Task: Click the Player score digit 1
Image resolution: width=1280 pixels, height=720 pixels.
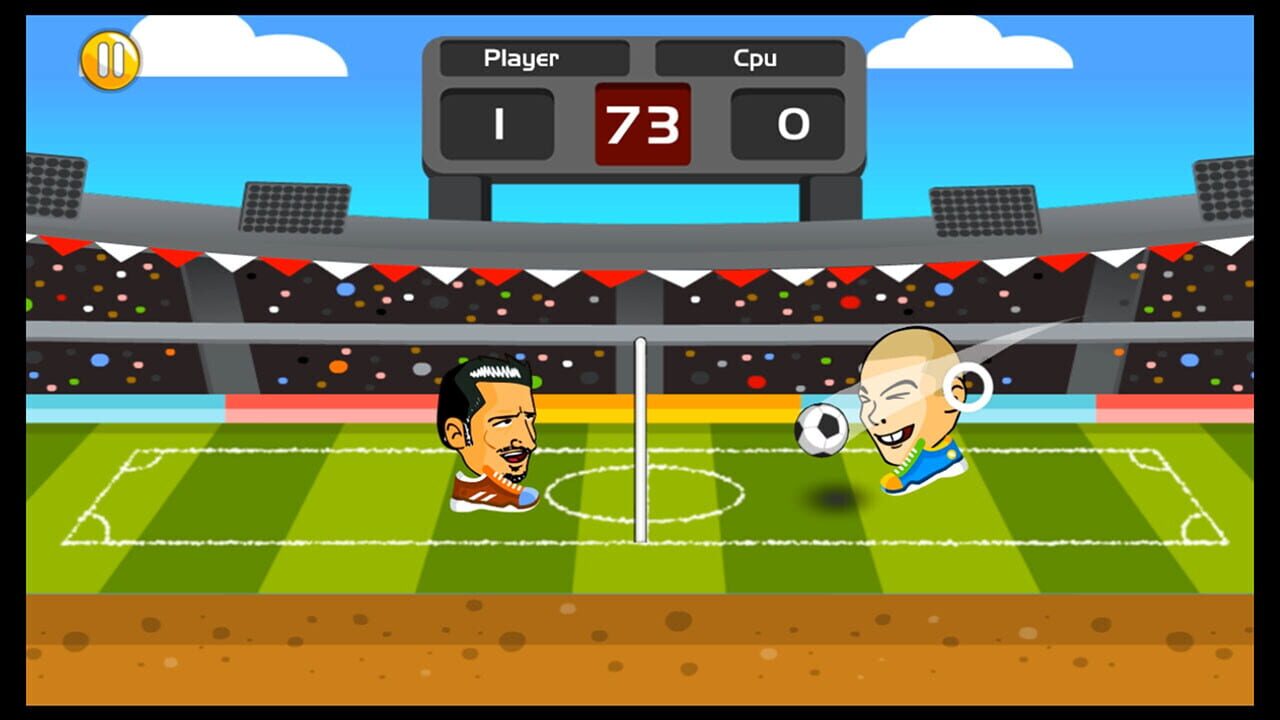Action: [497, 125]
